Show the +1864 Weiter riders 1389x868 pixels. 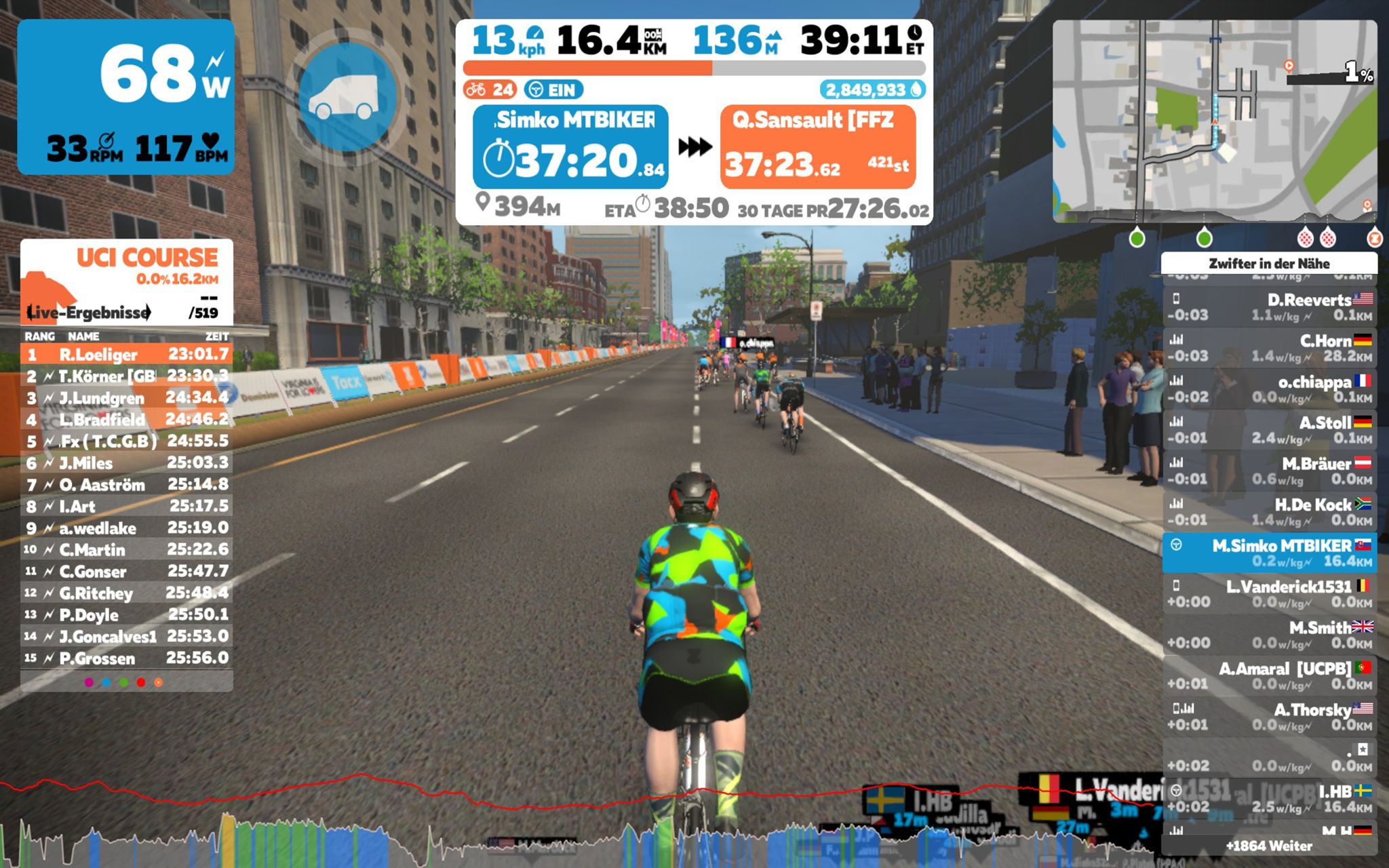1268,846
